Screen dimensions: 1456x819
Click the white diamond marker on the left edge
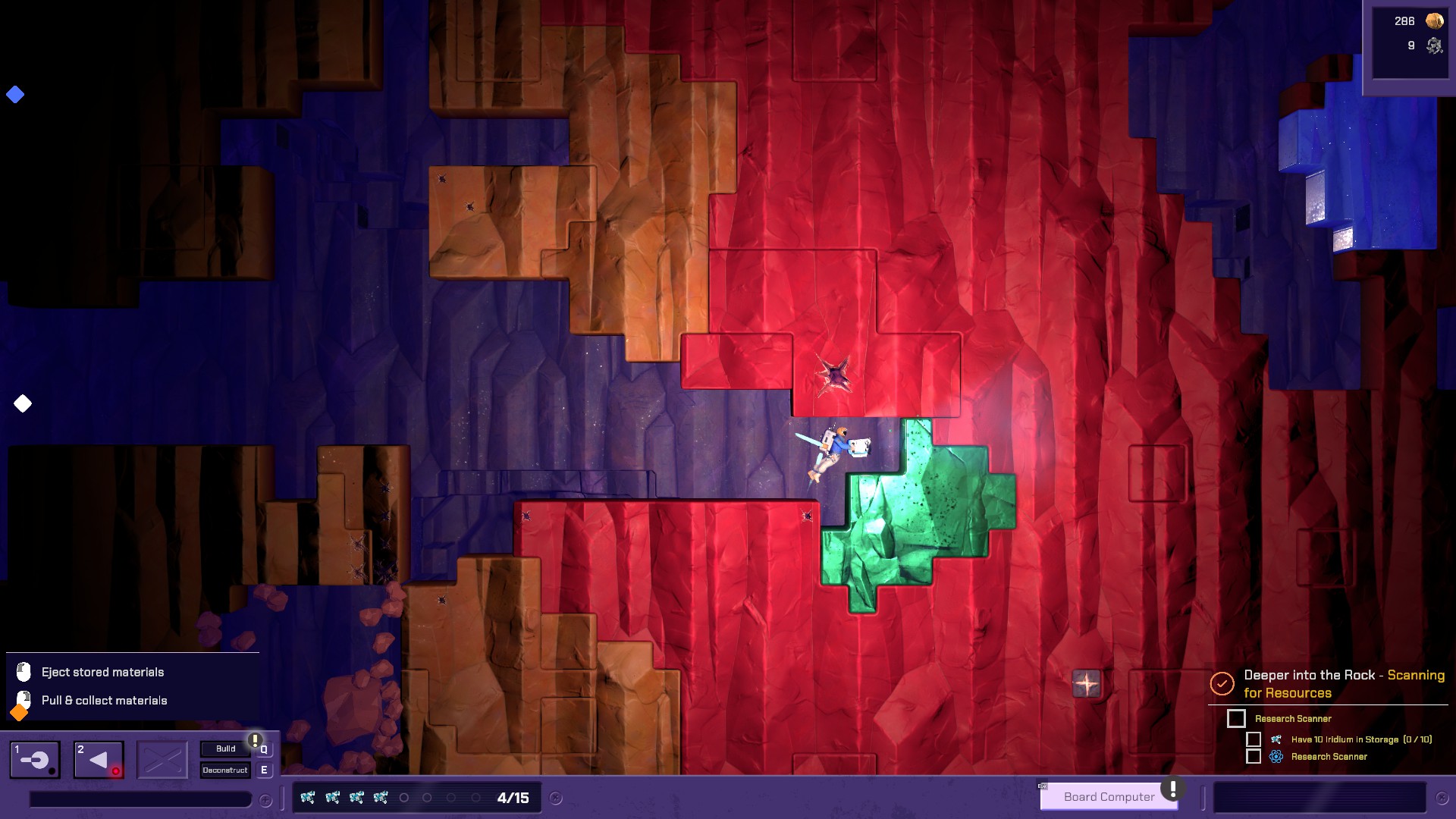[x=23, y=403]
